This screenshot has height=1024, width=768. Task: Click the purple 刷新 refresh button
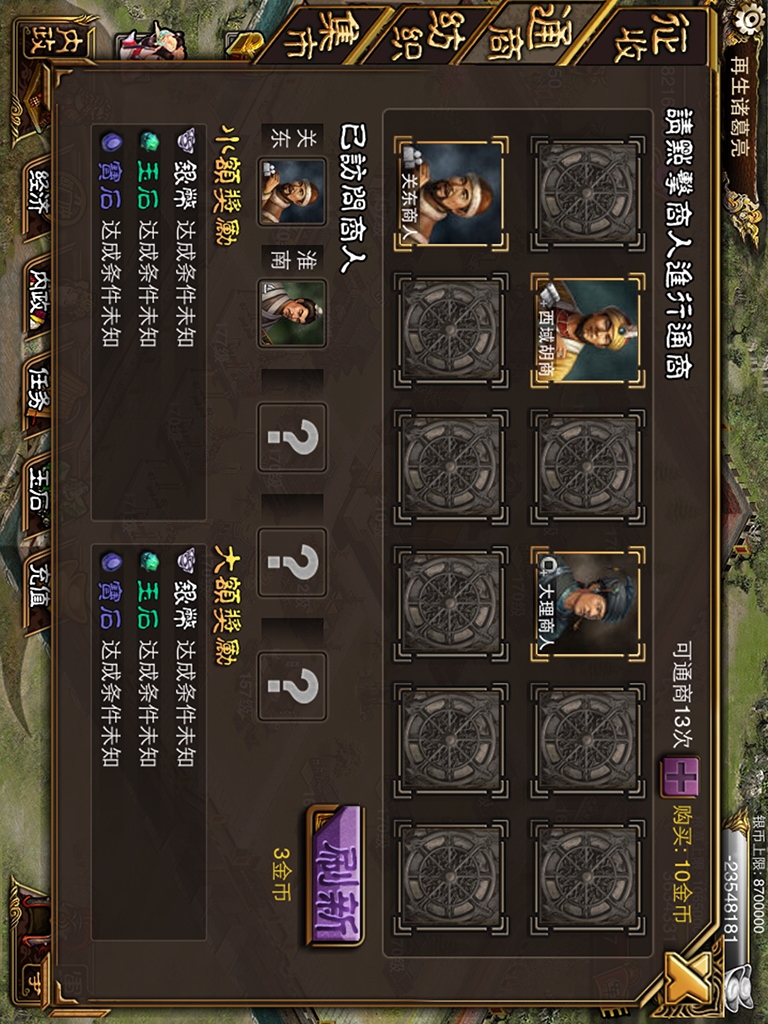[334, 876]
